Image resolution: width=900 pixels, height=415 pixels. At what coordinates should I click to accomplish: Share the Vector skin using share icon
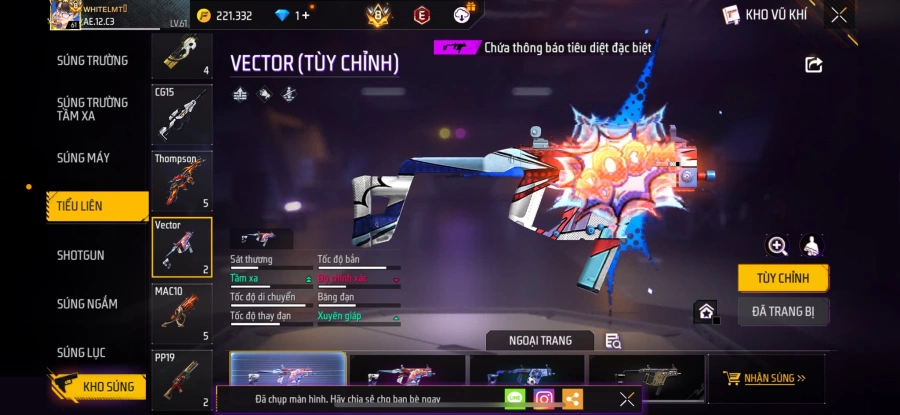pyautogui.click(x=813, y=64)
